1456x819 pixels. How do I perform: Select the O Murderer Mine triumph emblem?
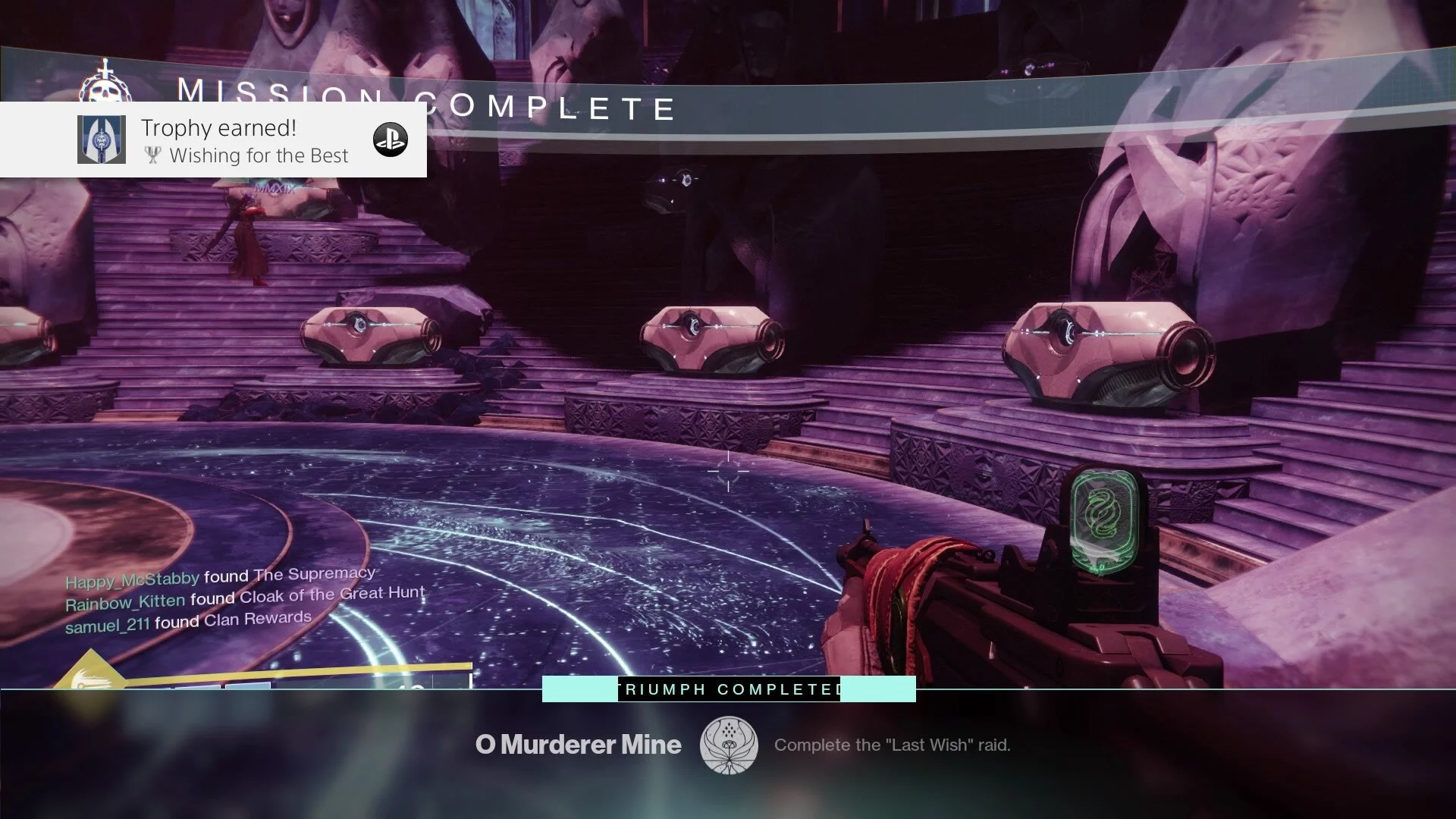[728, 745]
